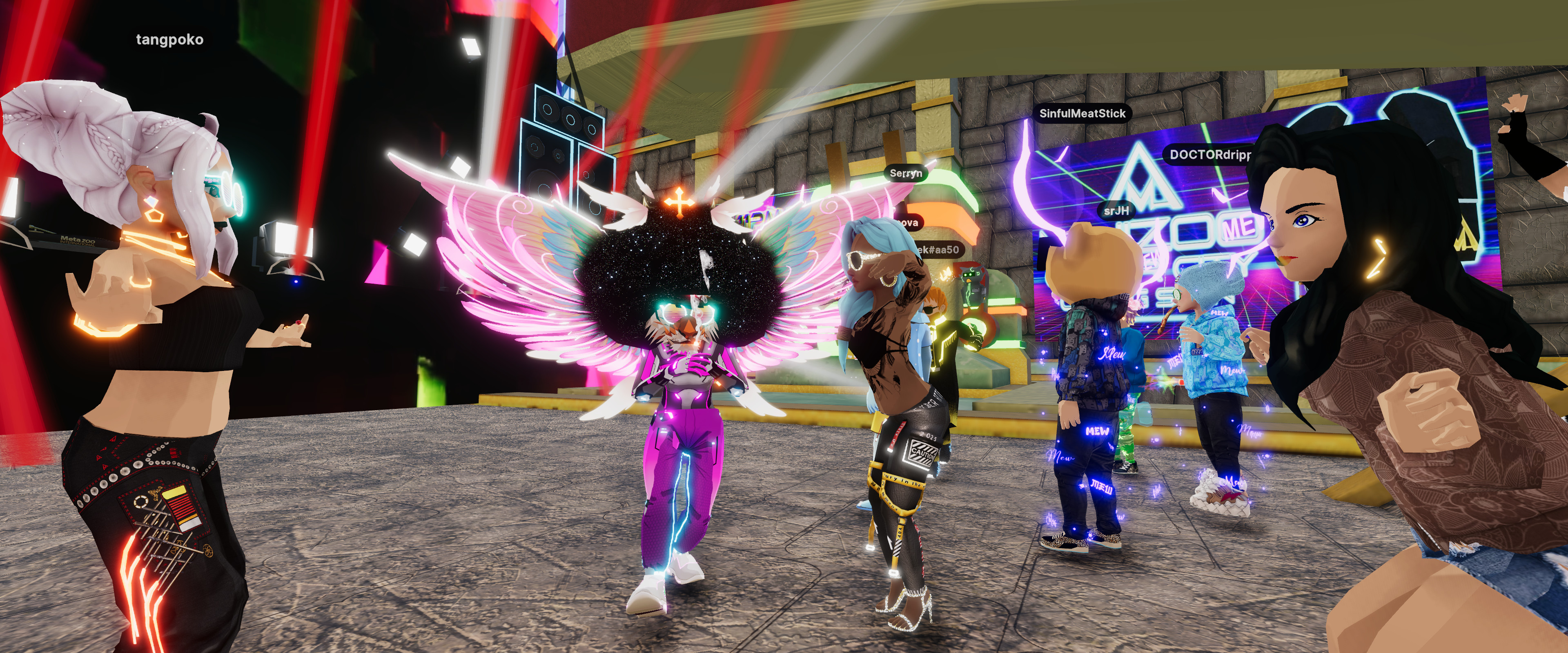
Task: Click the Serryn name label
Action: pyautogui.click(x=905, y=173)
